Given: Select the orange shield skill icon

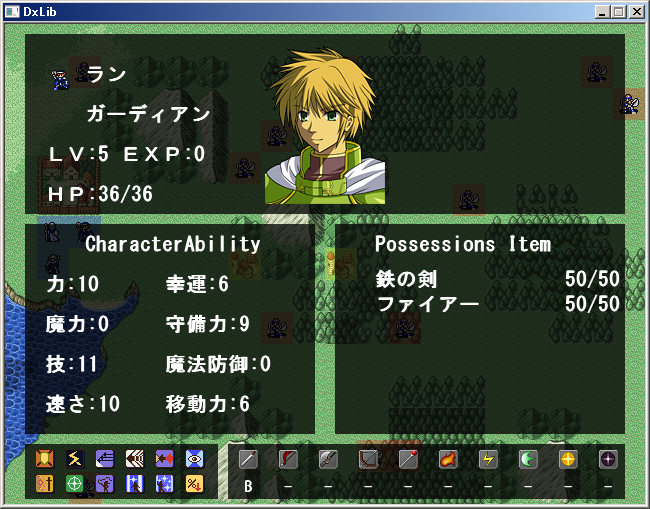Looking at the screenshot, I should coord(45,459).
